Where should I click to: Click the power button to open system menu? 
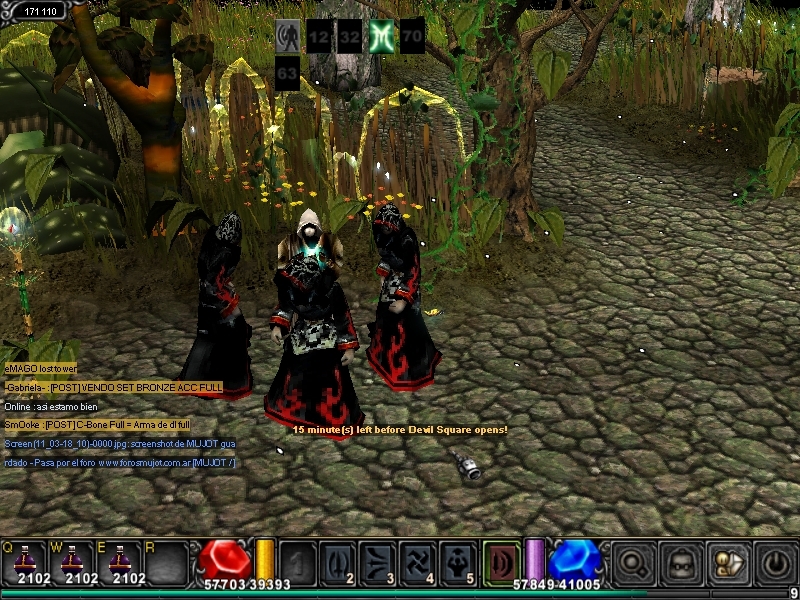tap(775, 563)
